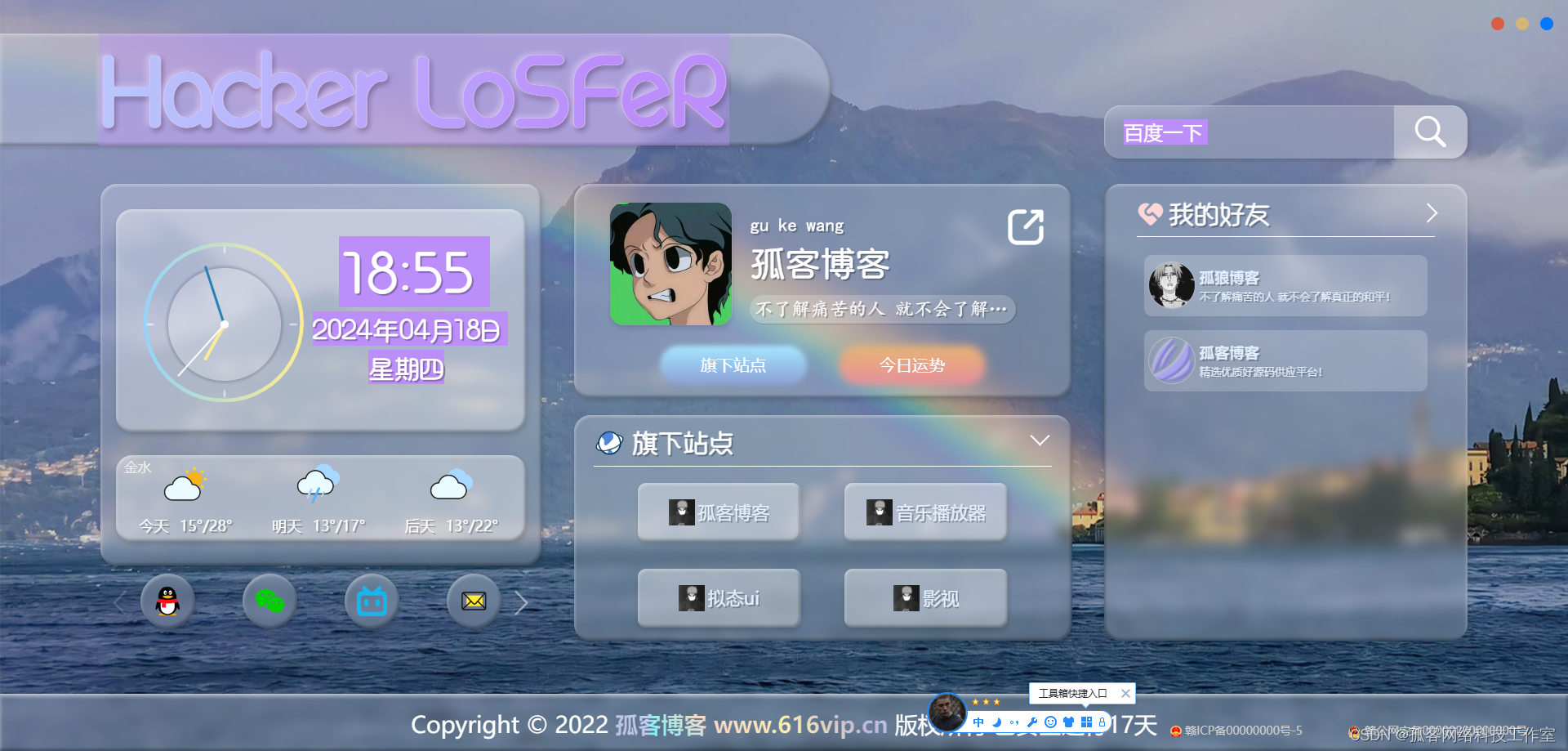Image resolution: width=1568 pixels, height=751 pixels.
Task: Toggle language with the 中 icon
Action: pos(978,722)
